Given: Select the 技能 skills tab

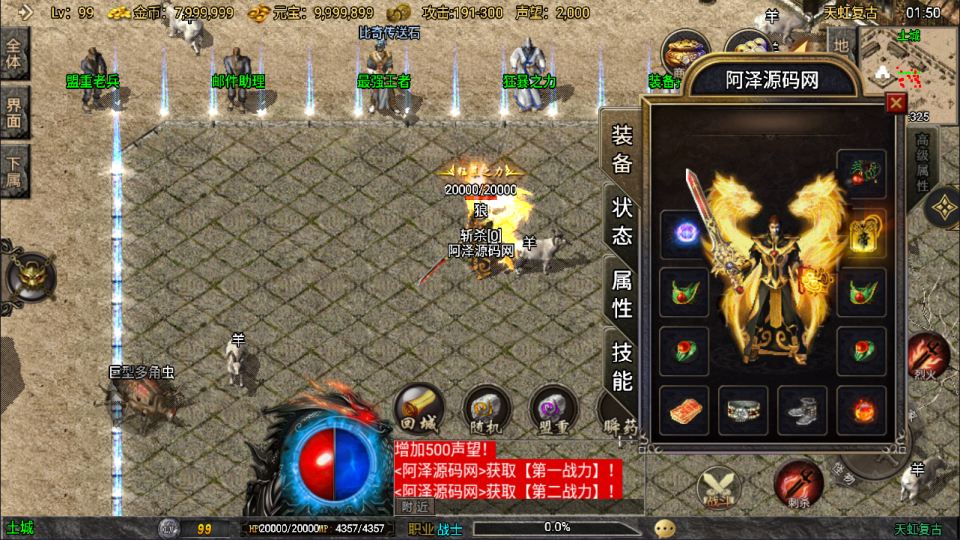Looking at the screenshot, I should pyautogui.click(x=622, y=365).
